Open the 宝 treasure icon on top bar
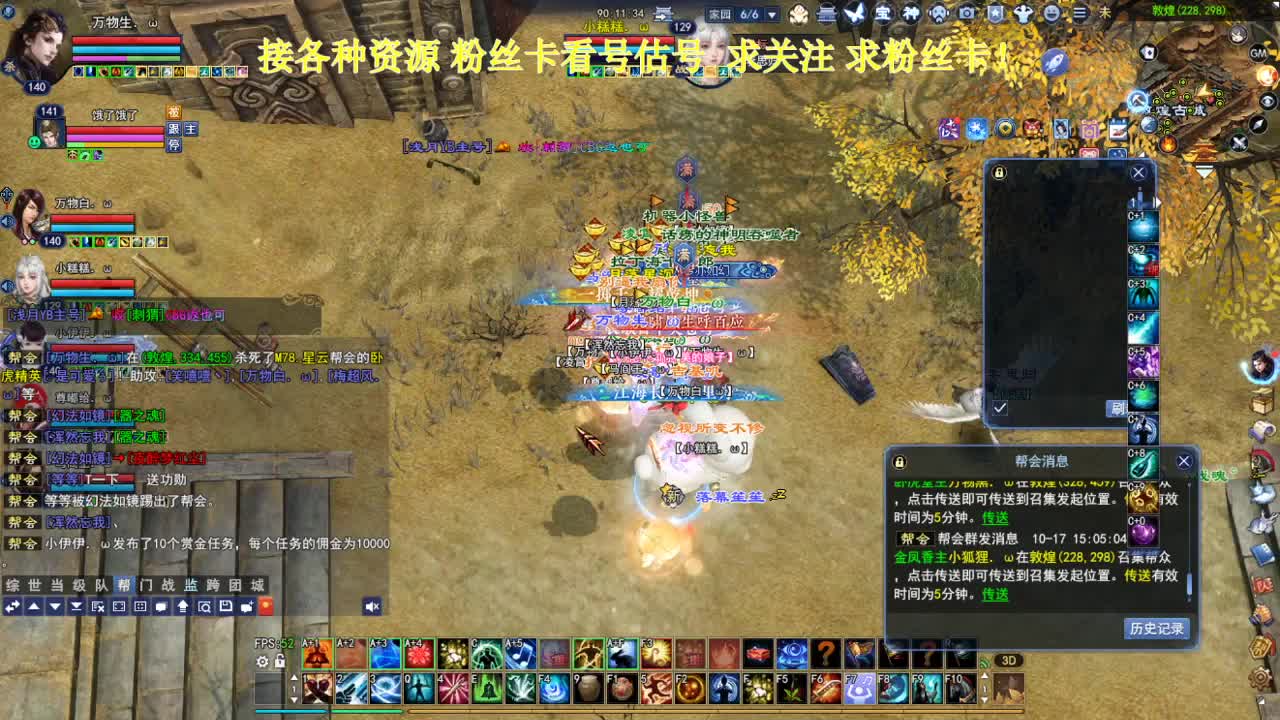Viewport: 1280px width, 720px height. click(884, 13)
